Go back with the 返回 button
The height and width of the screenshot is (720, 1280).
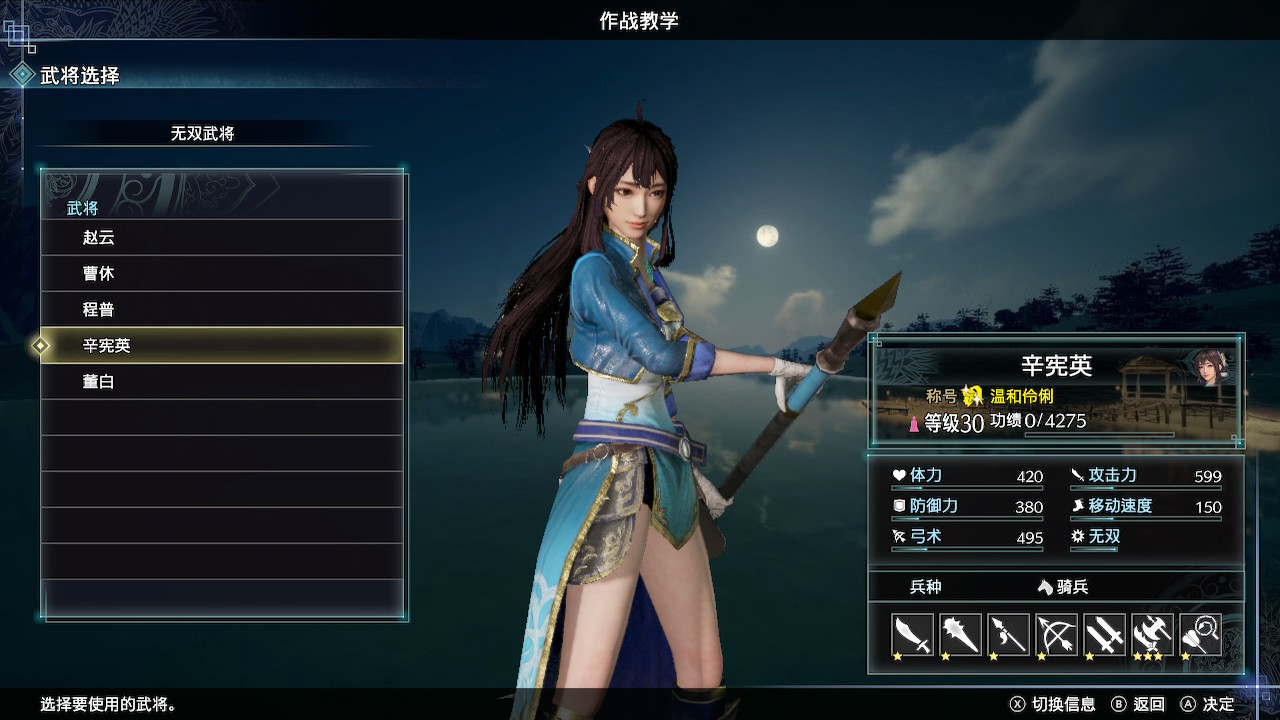click(x=1138, y=704)
